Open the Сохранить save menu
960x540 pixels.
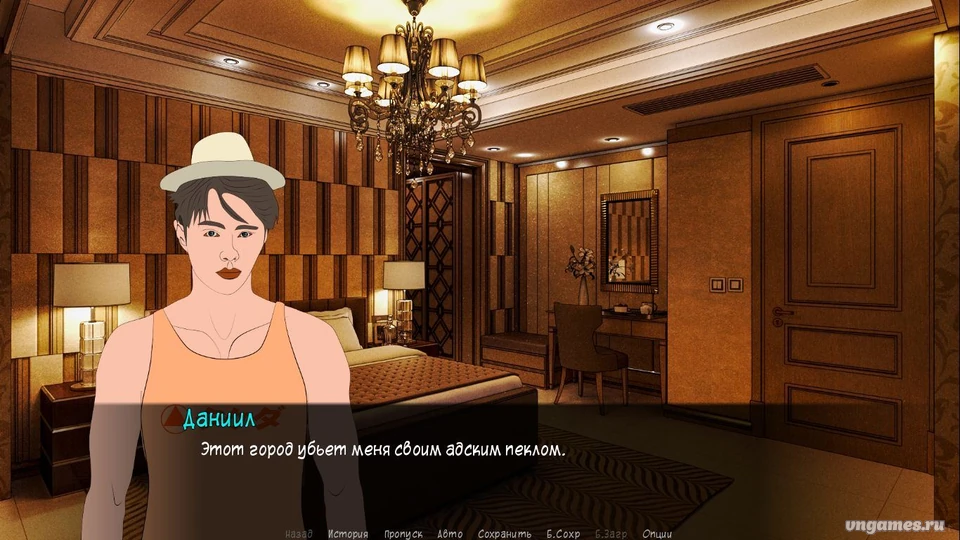point(504,534)
